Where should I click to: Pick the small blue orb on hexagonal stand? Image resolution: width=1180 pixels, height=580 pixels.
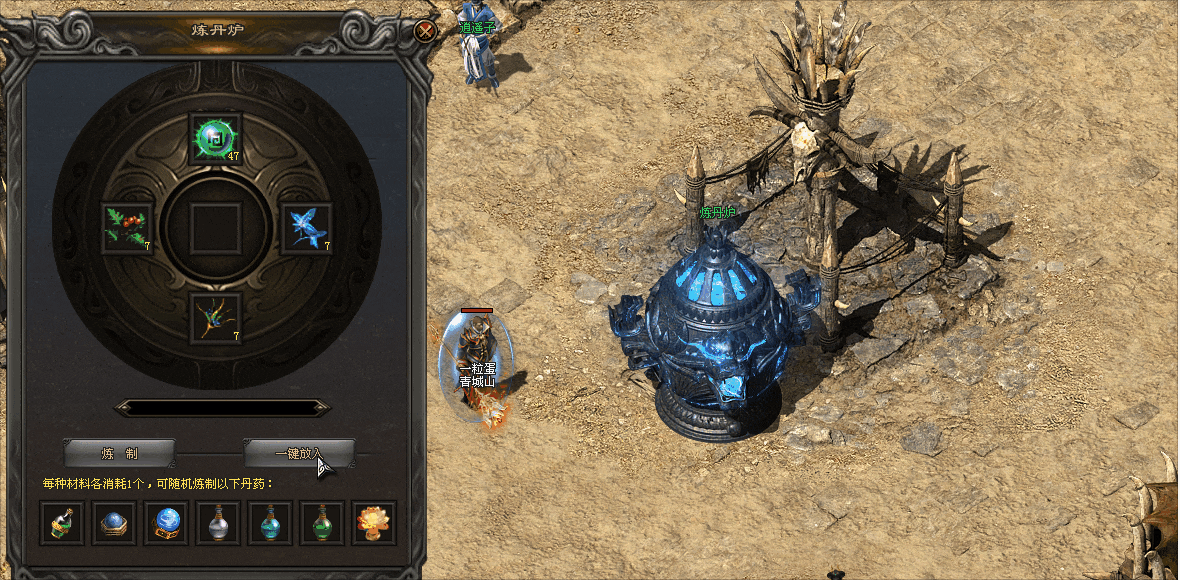(114, 522)
